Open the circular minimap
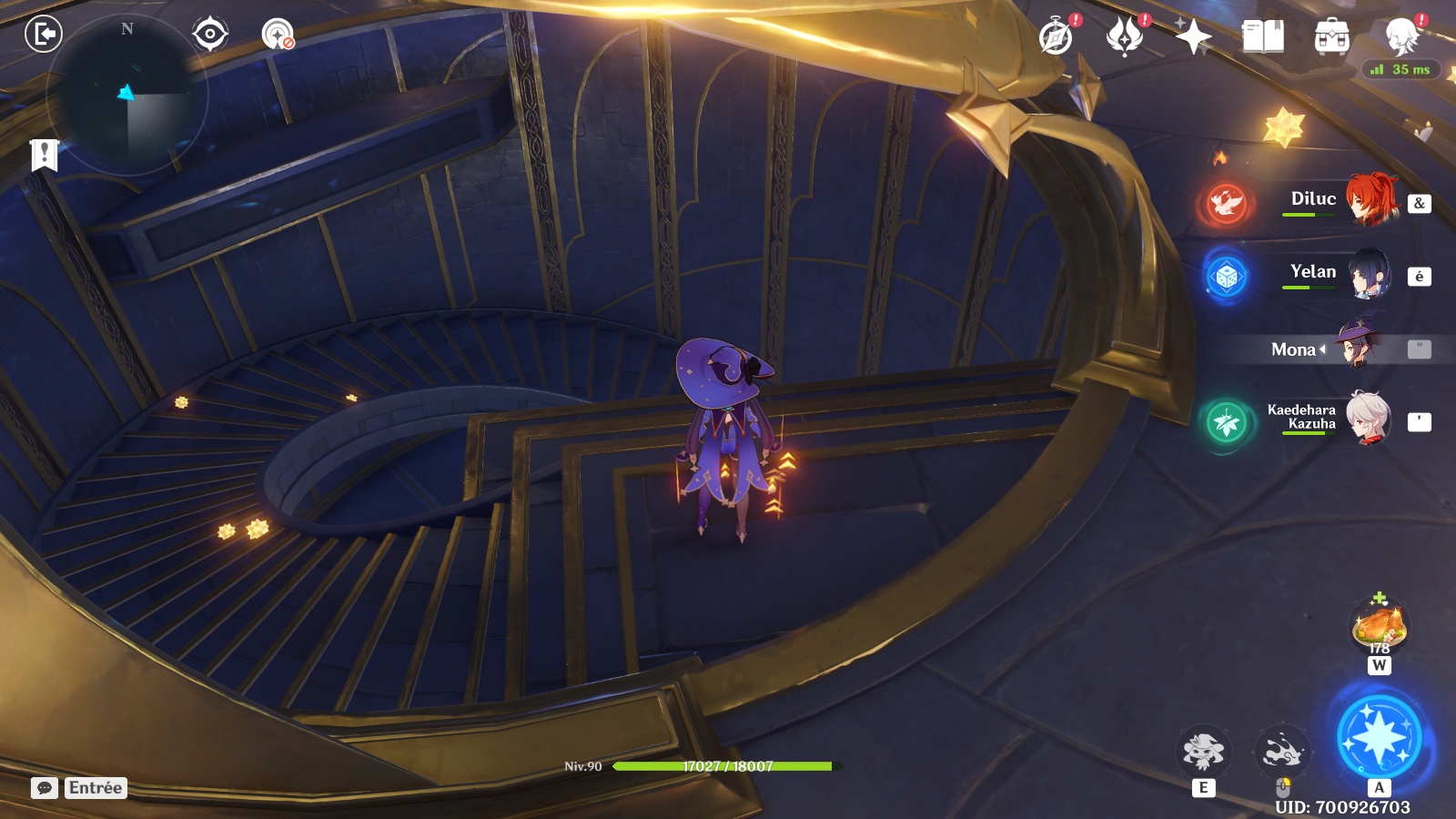The image size is (1456, 819). point(128,94)
